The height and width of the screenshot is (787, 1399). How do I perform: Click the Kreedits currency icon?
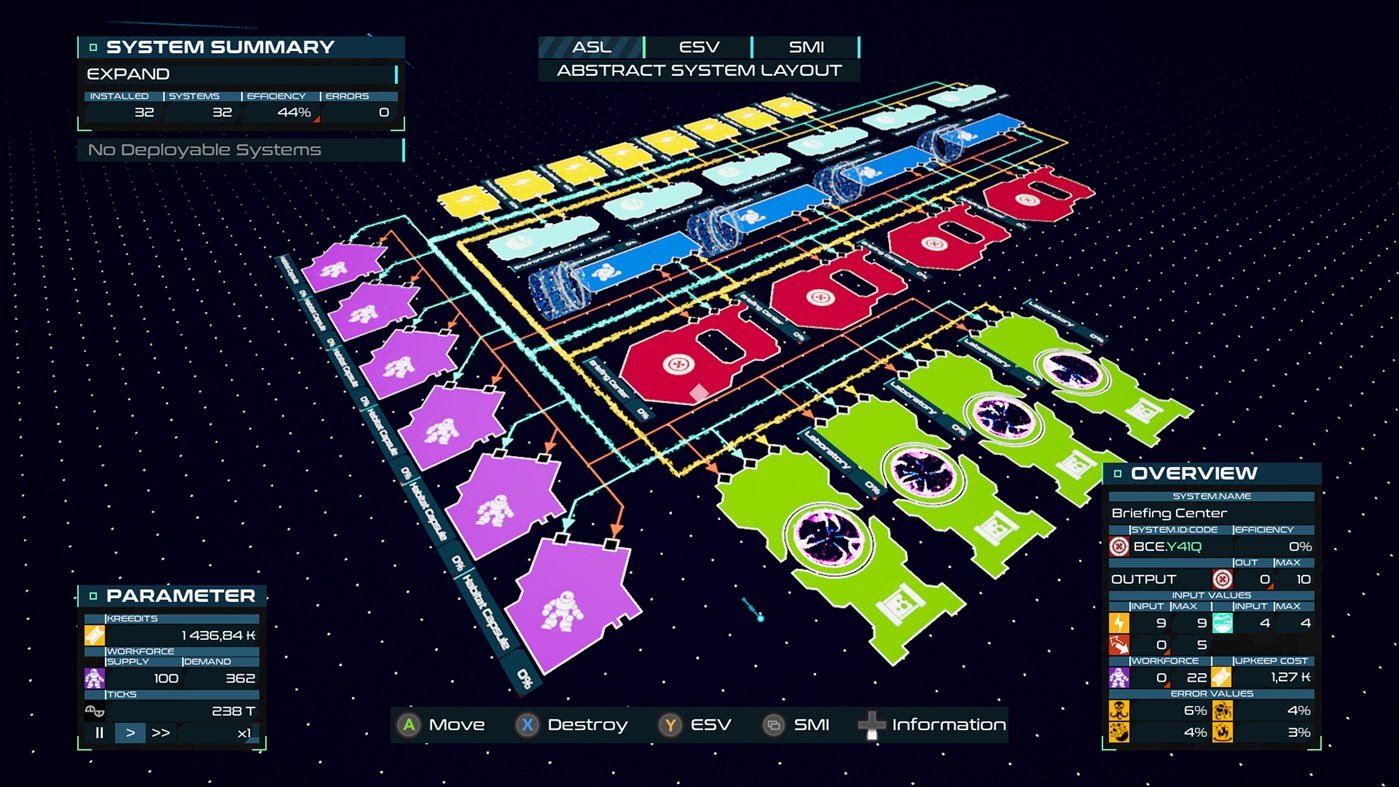(95, 634)
